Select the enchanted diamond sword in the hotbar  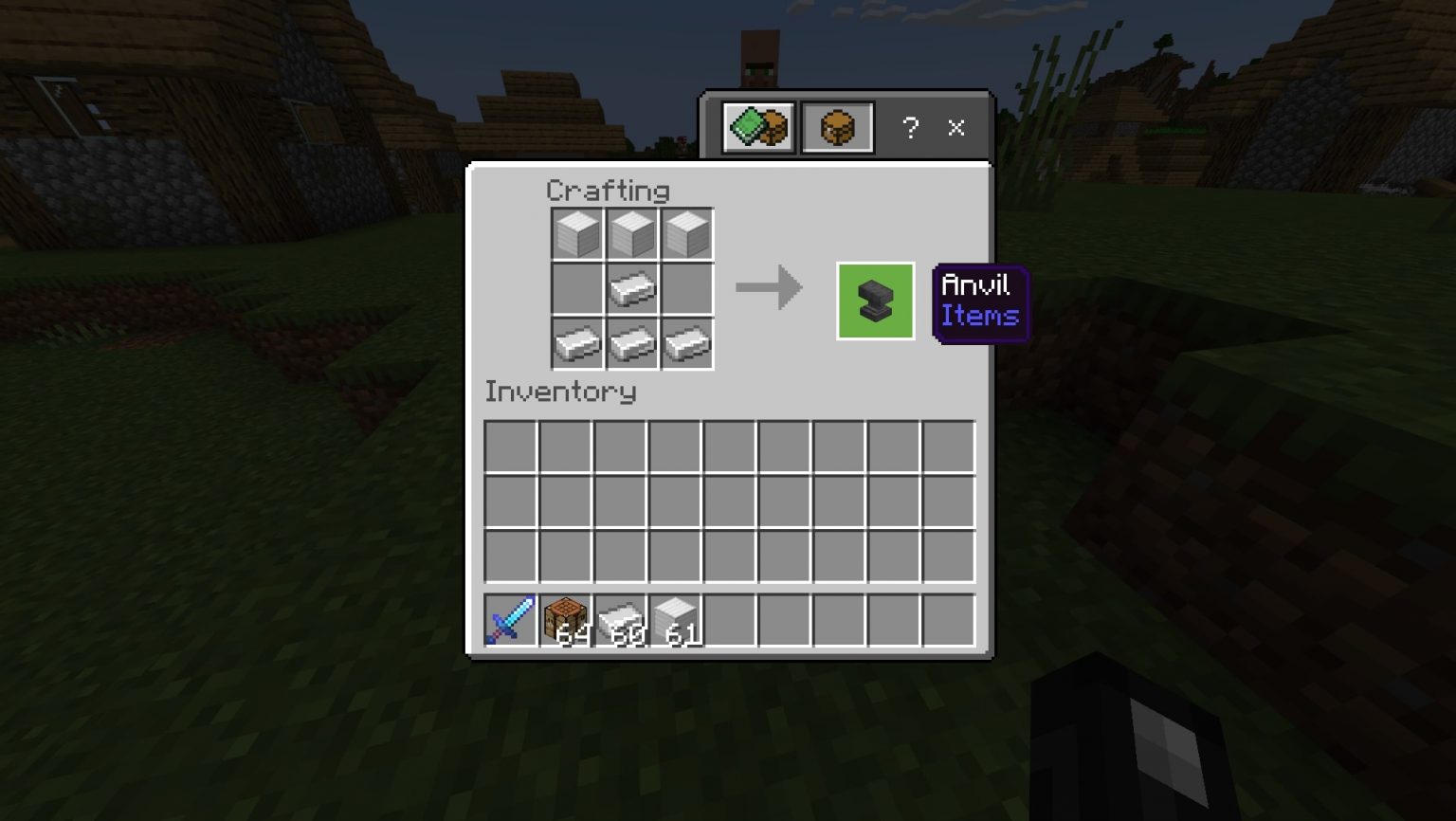509,618
